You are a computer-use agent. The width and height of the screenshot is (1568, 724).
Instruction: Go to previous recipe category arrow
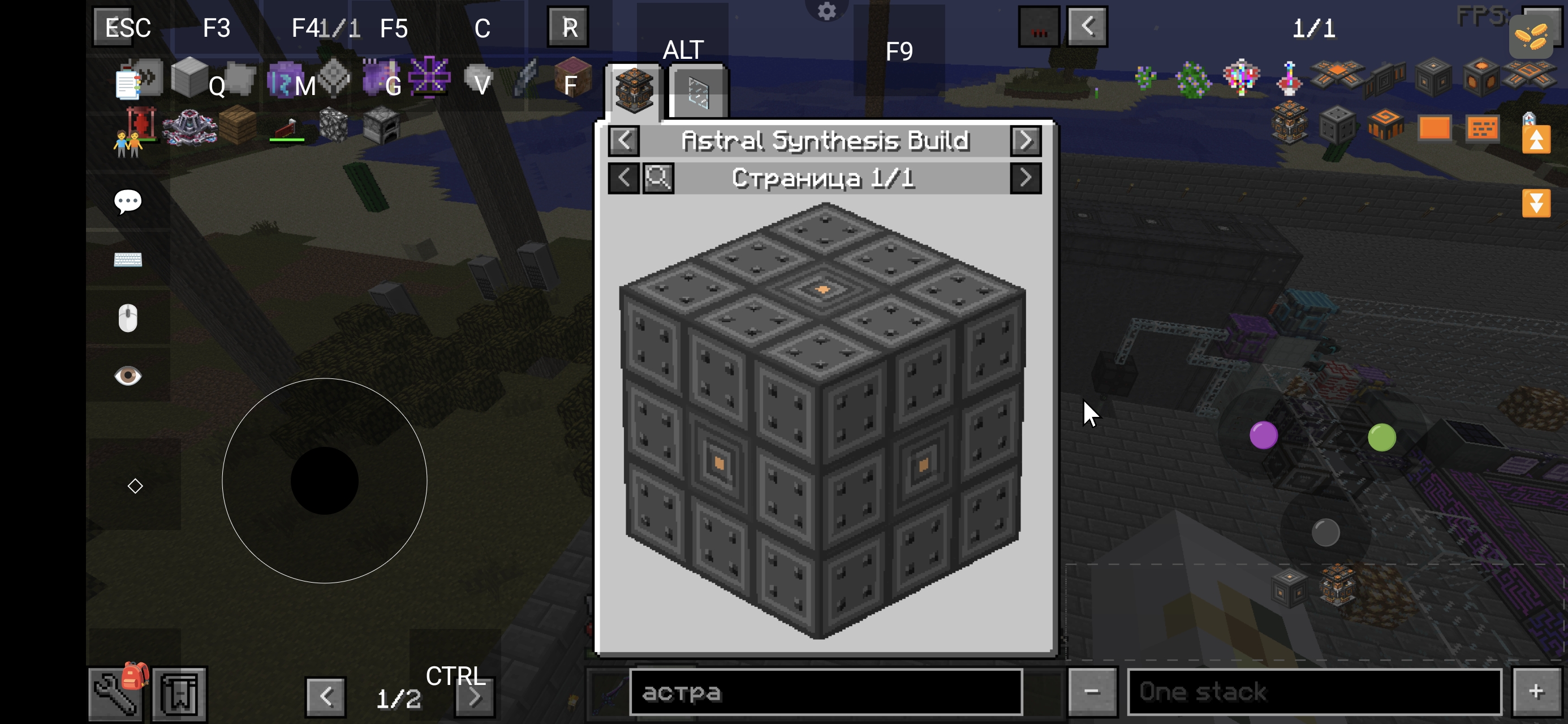[x=624, y=141]
